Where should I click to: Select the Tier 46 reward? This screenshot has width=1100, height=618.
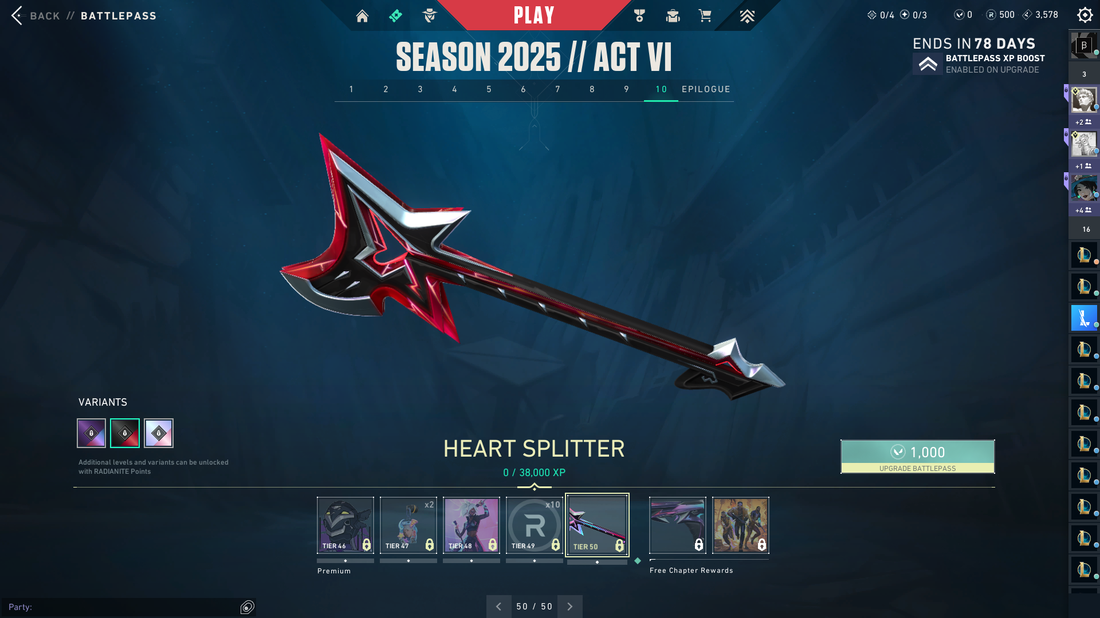tap(345, 525)
